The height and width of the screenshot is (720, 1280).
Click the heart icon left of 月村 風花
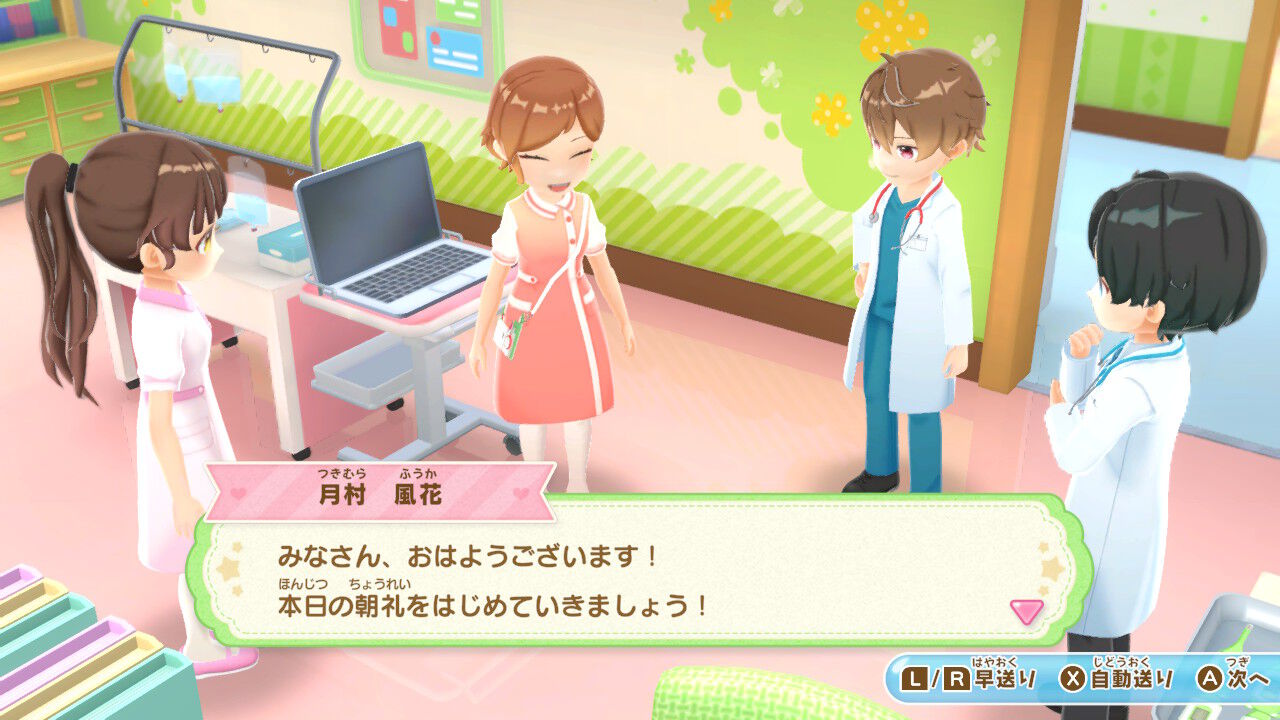236,493
